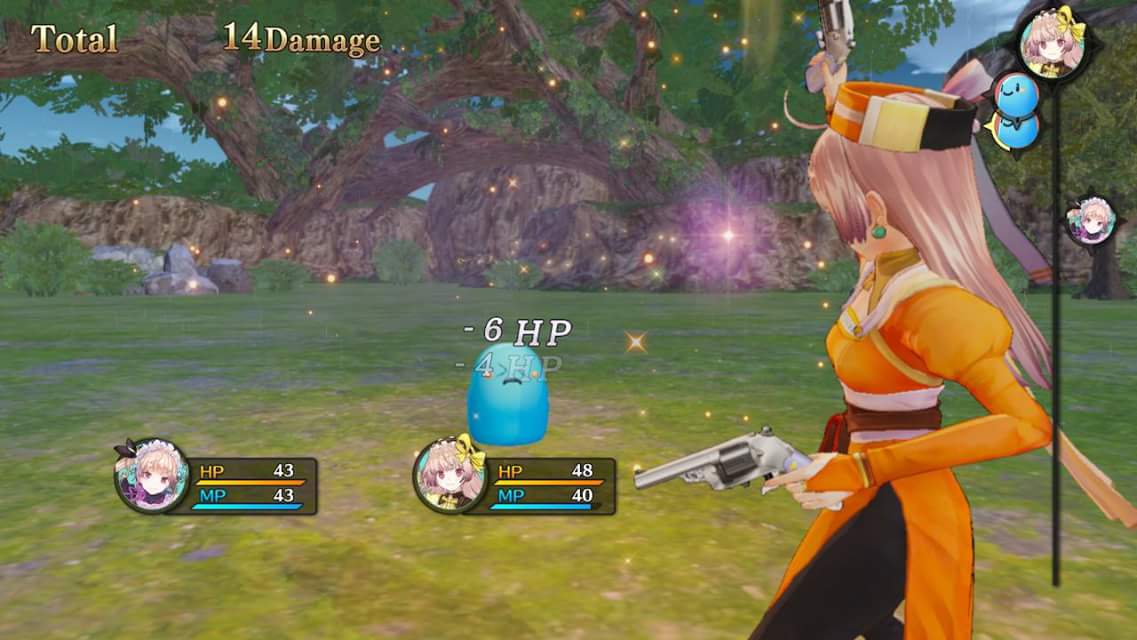Choose the headband girl's party status portrait
The image size is (1137, 640).
point(152,476)
